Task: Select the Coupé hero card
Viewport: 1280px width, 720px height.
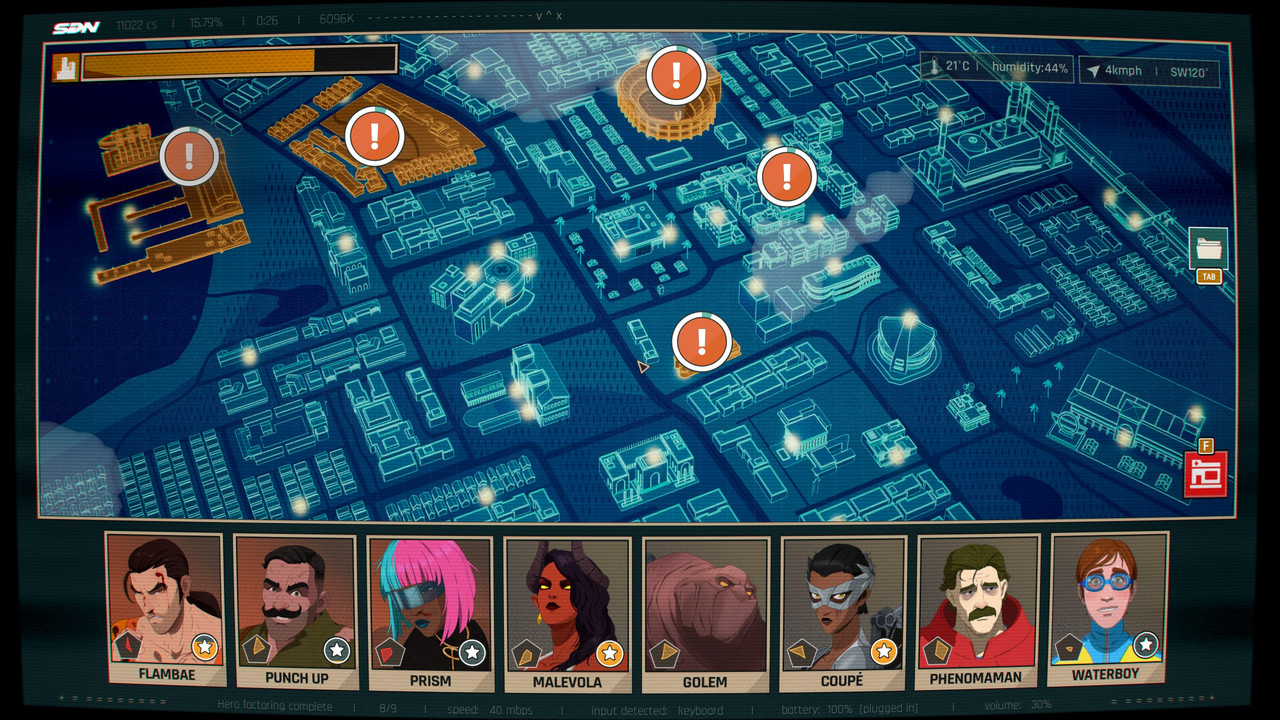Action: (842, 614)
